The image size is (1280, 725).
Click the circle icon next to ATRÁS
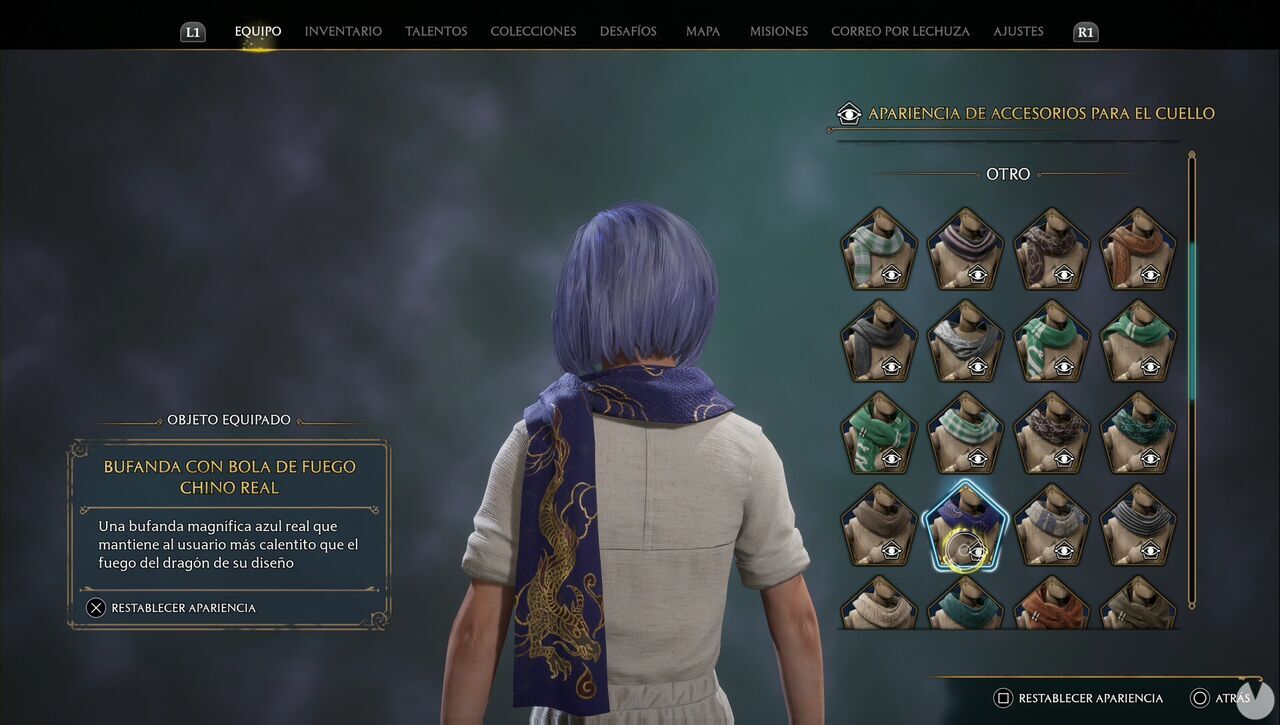(1200, 698)
